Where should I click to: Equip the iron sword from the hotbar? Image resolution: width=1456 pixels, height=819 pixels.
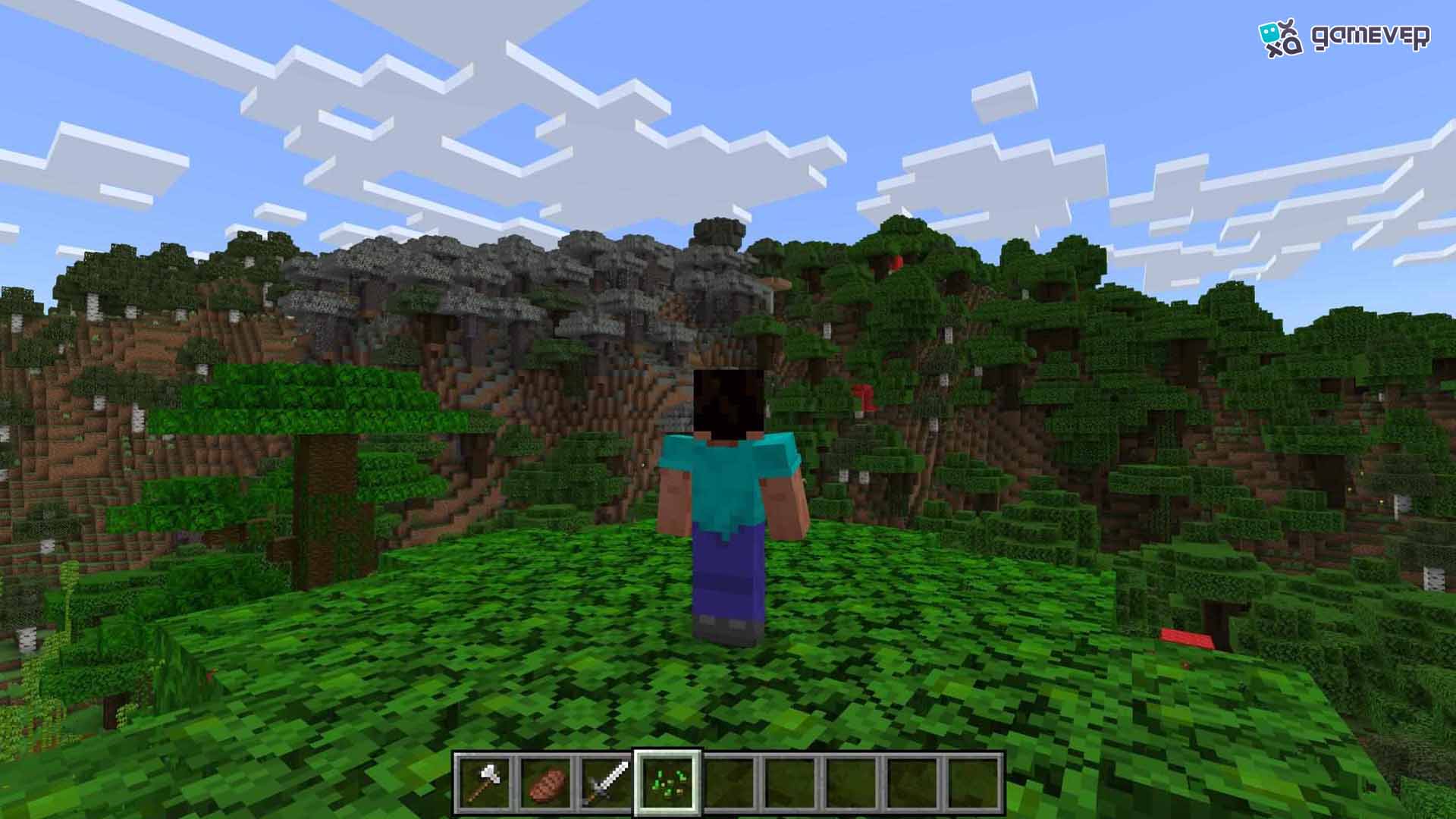[x=607, y=783]
